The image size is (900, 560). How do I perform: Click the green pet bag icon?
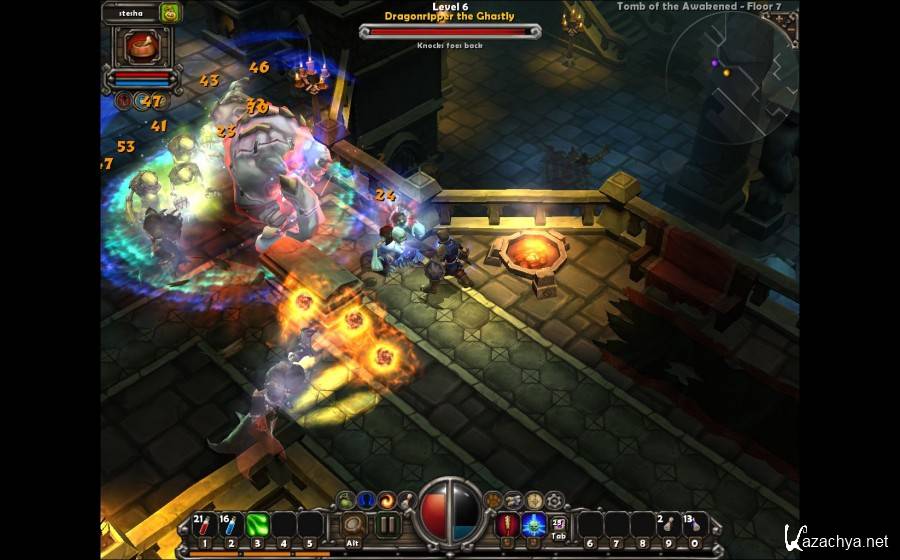pyautogui.click(x=170, y=13)
